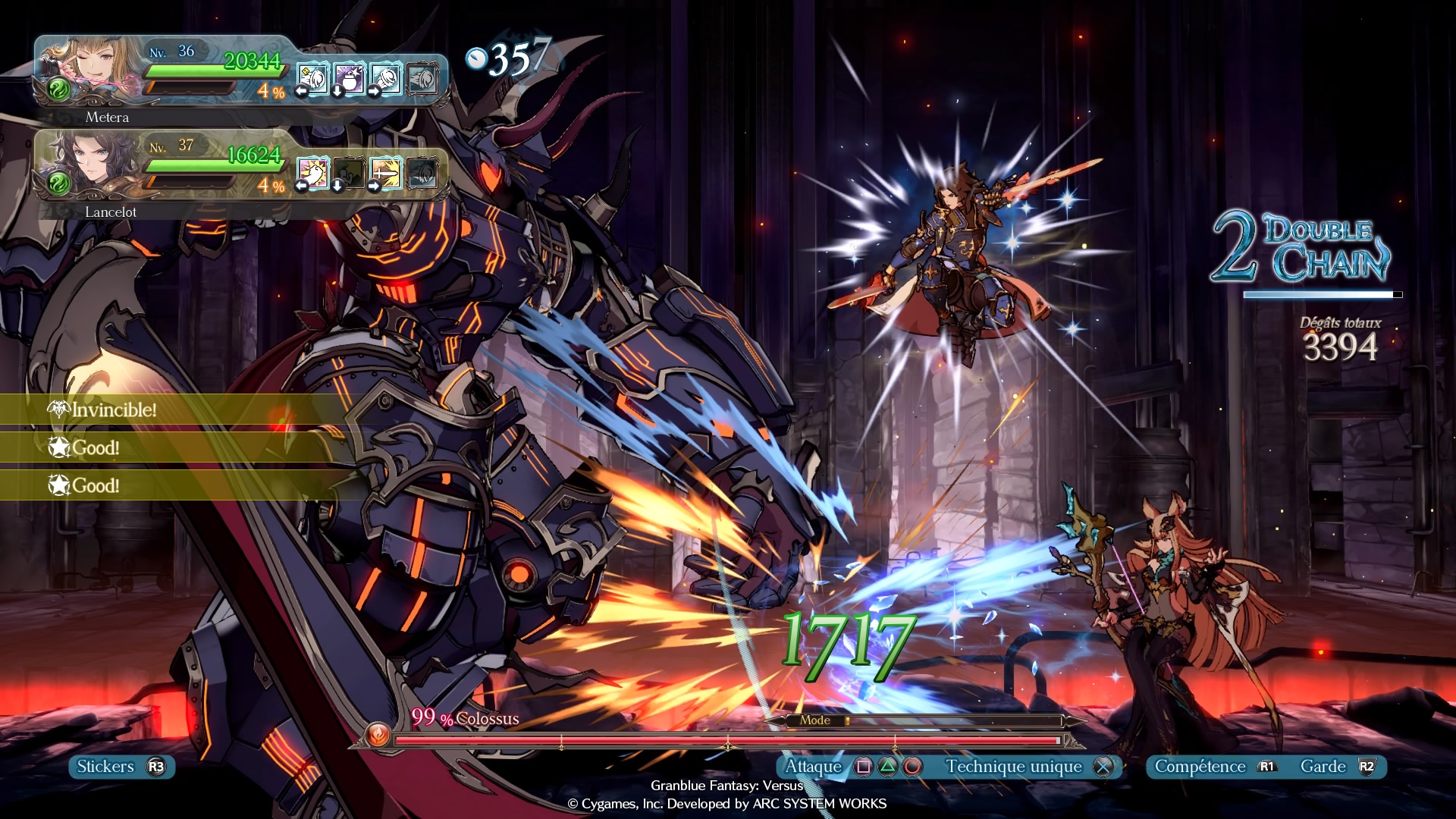The height and width of the screenshot is (819, 1456).
Task: Select Lancelot's greyed-out down-arrow skill
Action: tap(349, 174)
